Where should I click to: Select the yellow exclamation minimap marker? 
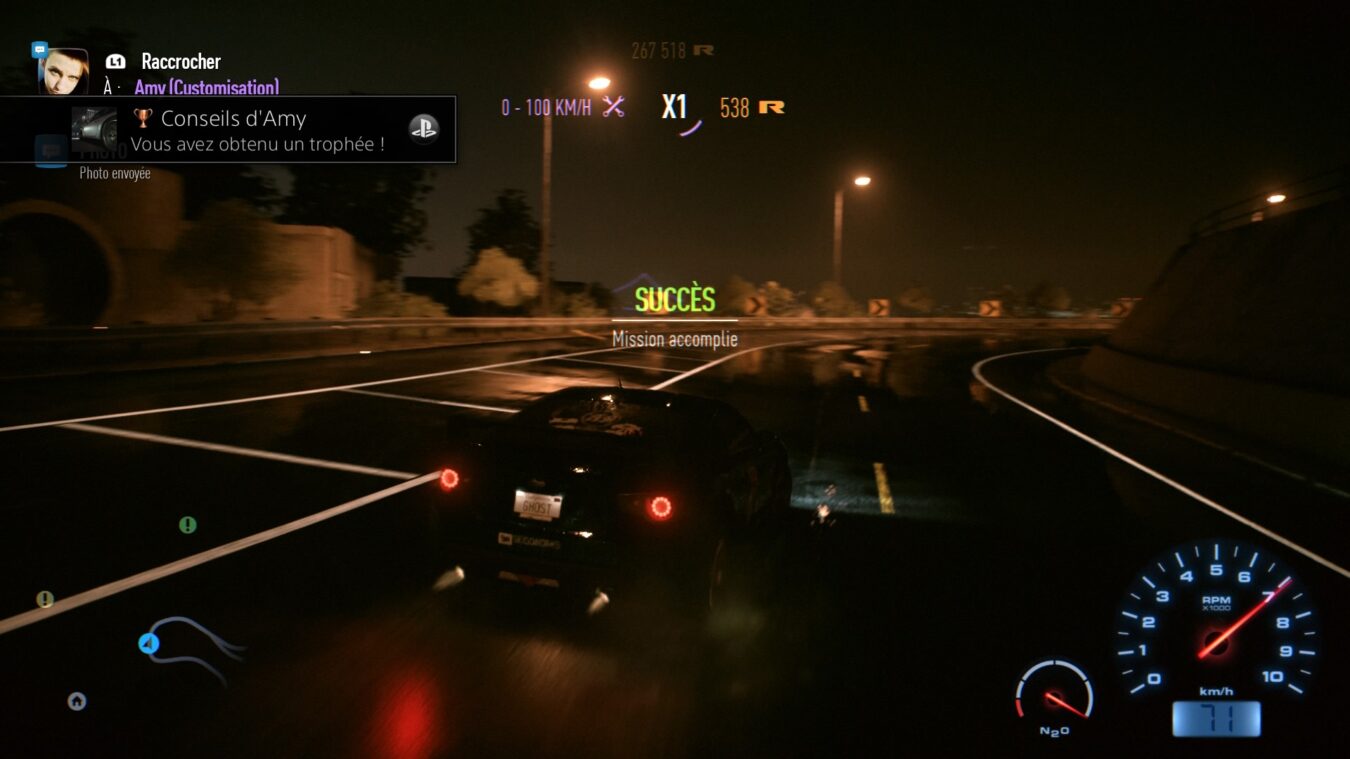coord(45,599)
